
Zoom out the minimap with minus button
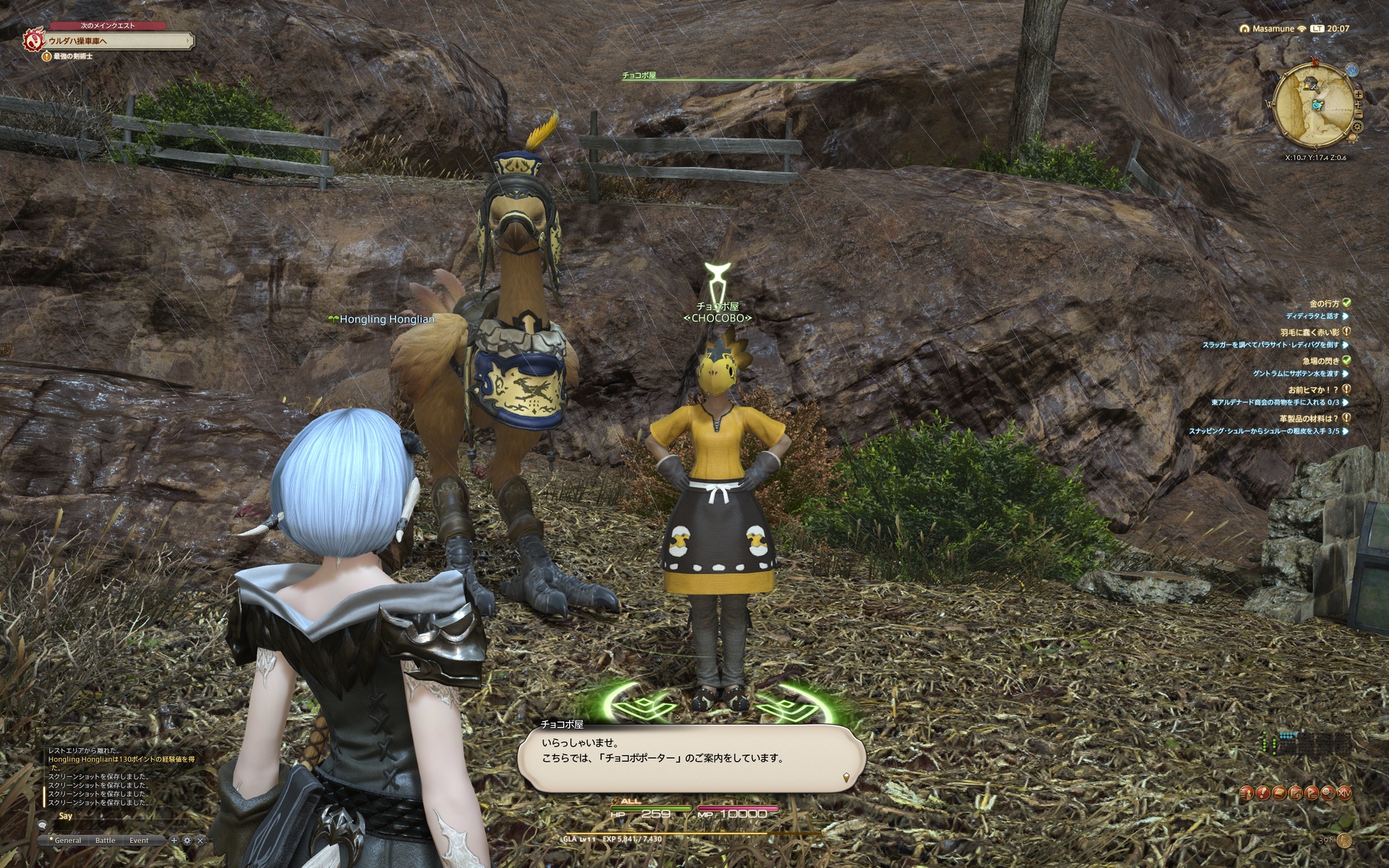pyautogui.click(x=1360, y=114)
